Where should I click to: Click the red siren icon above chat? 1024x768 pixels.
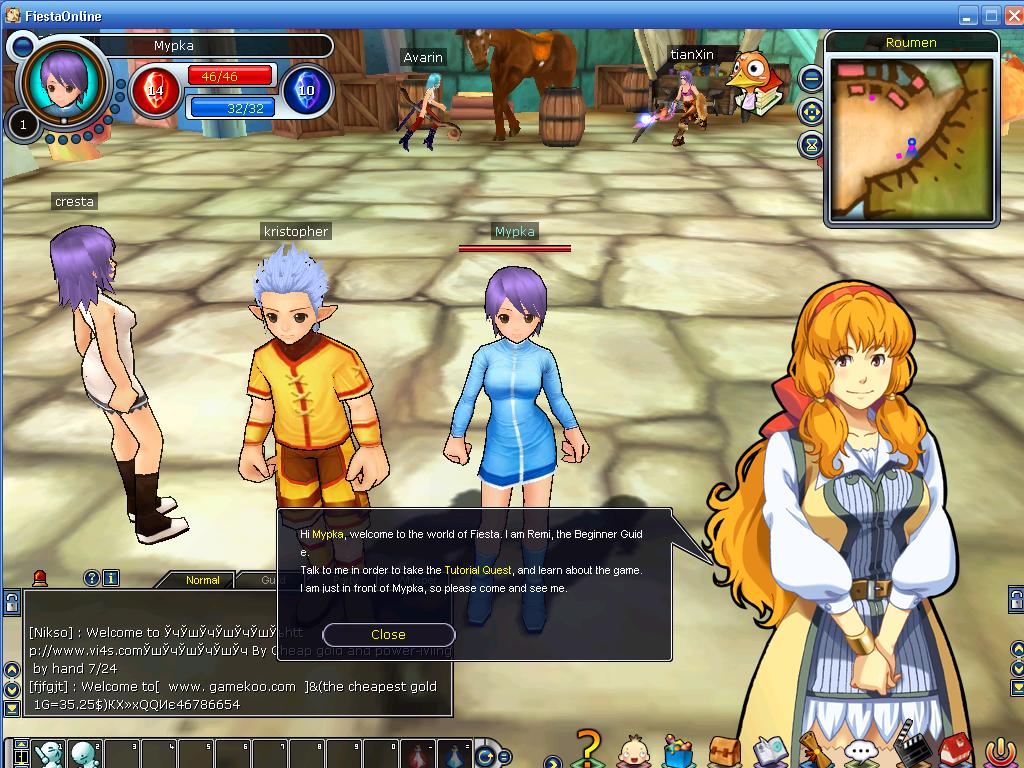[x=40, y=577]
